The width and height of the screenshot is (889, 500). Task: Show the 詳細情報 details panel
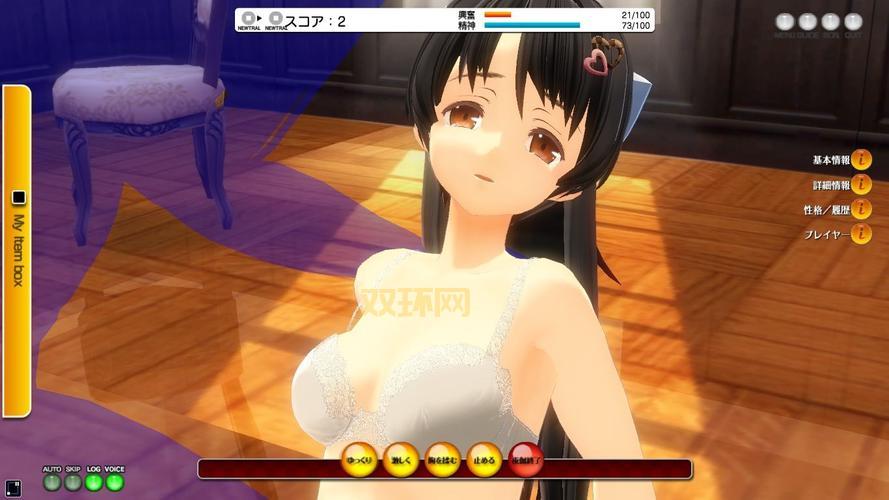tap(860, 185)
